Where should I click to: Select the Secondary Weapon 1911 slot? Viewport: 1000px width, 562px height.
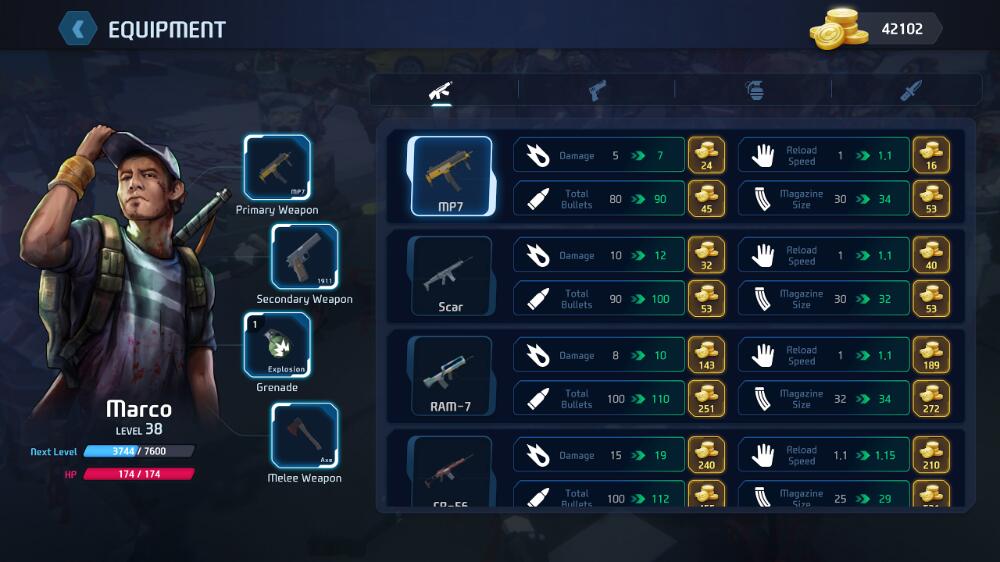coord(304,256)
